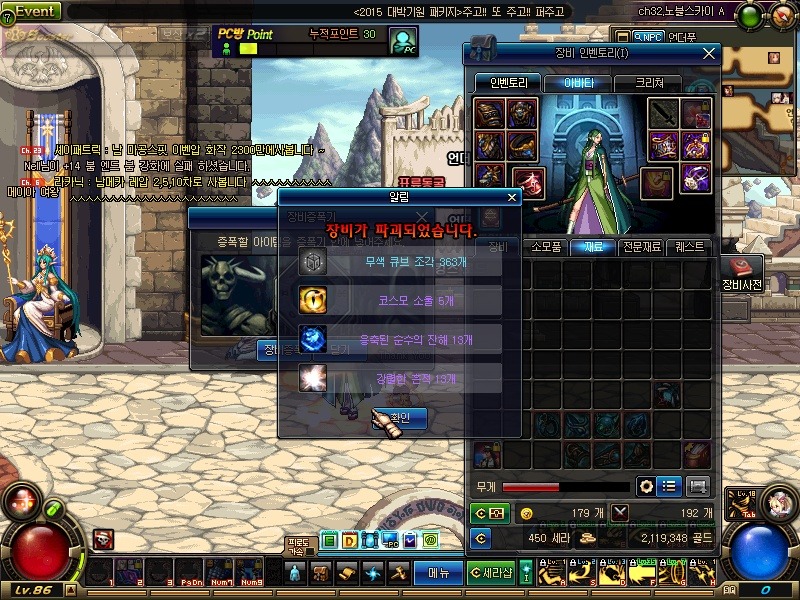Click the silver ring equipment slot
This screenshot has height=600, width=800.
[x=695, y=179]
